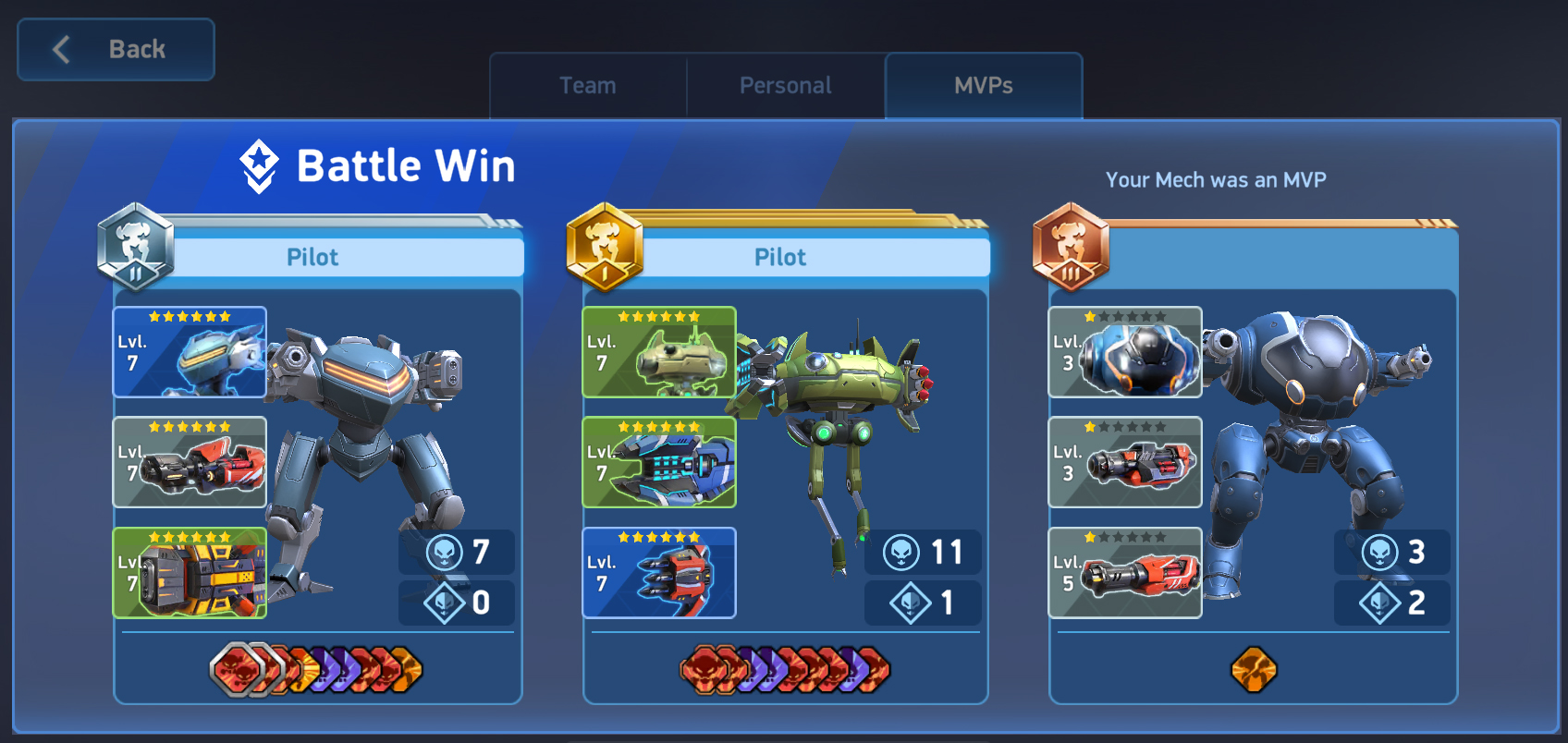Select the MVPs tab

click(983, 85)
